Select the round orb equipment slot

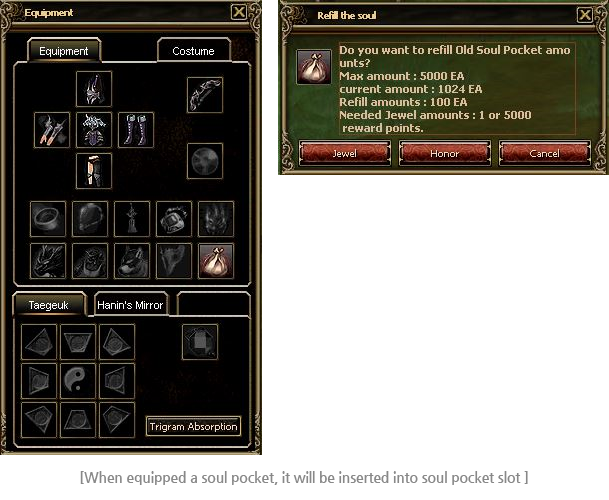coord(205,161)
